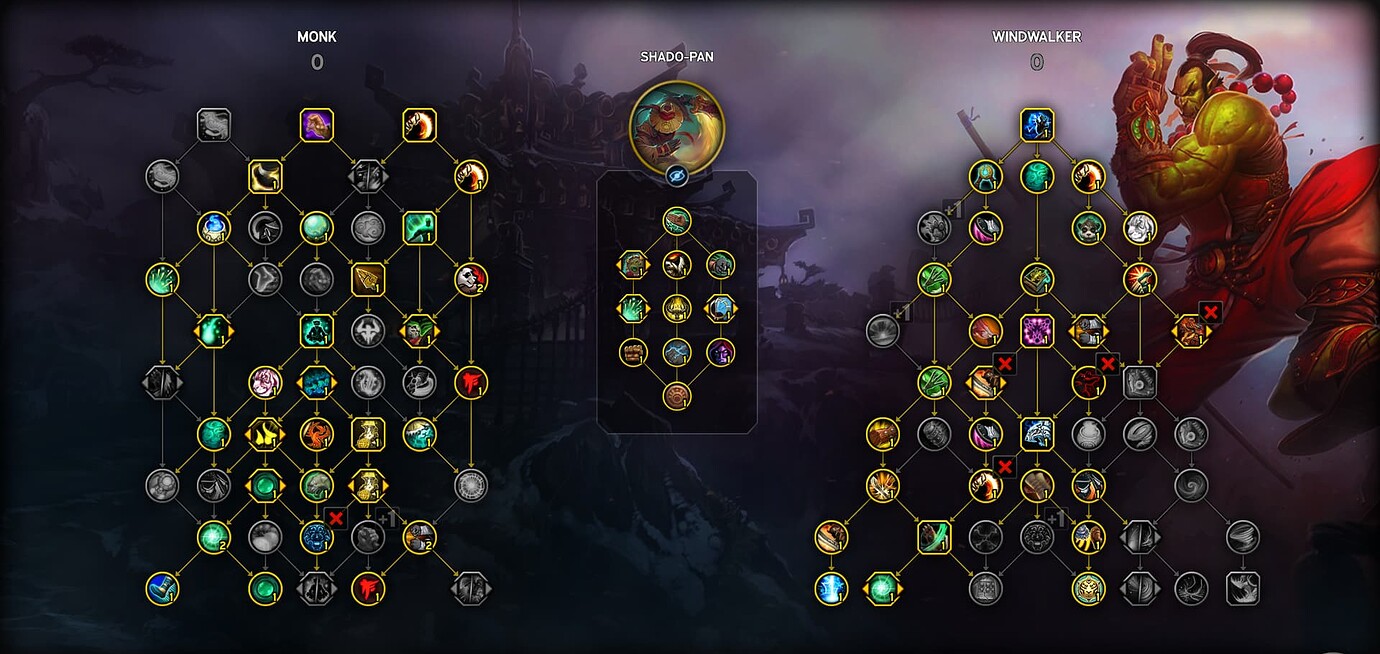Click the purple square talent atop Monk tree

pos(316,124)
